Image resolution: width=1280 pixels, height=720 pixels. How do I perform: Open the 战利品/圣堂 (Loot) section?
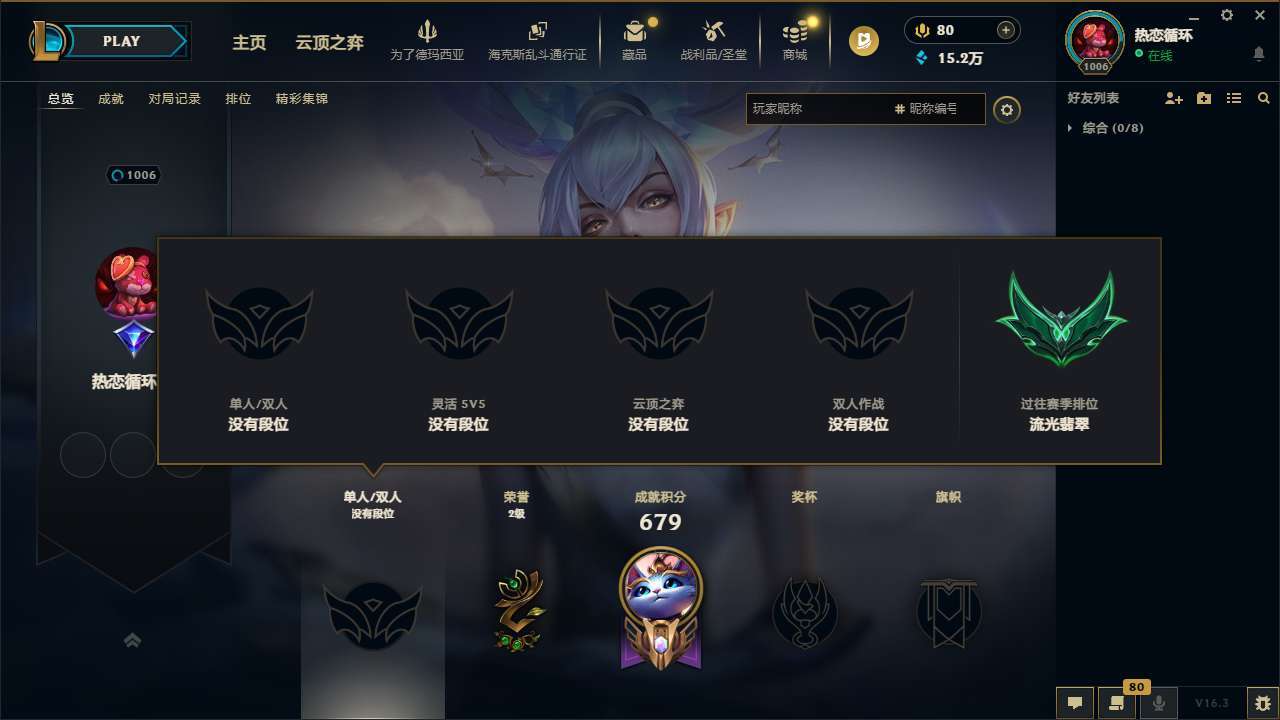714,40
